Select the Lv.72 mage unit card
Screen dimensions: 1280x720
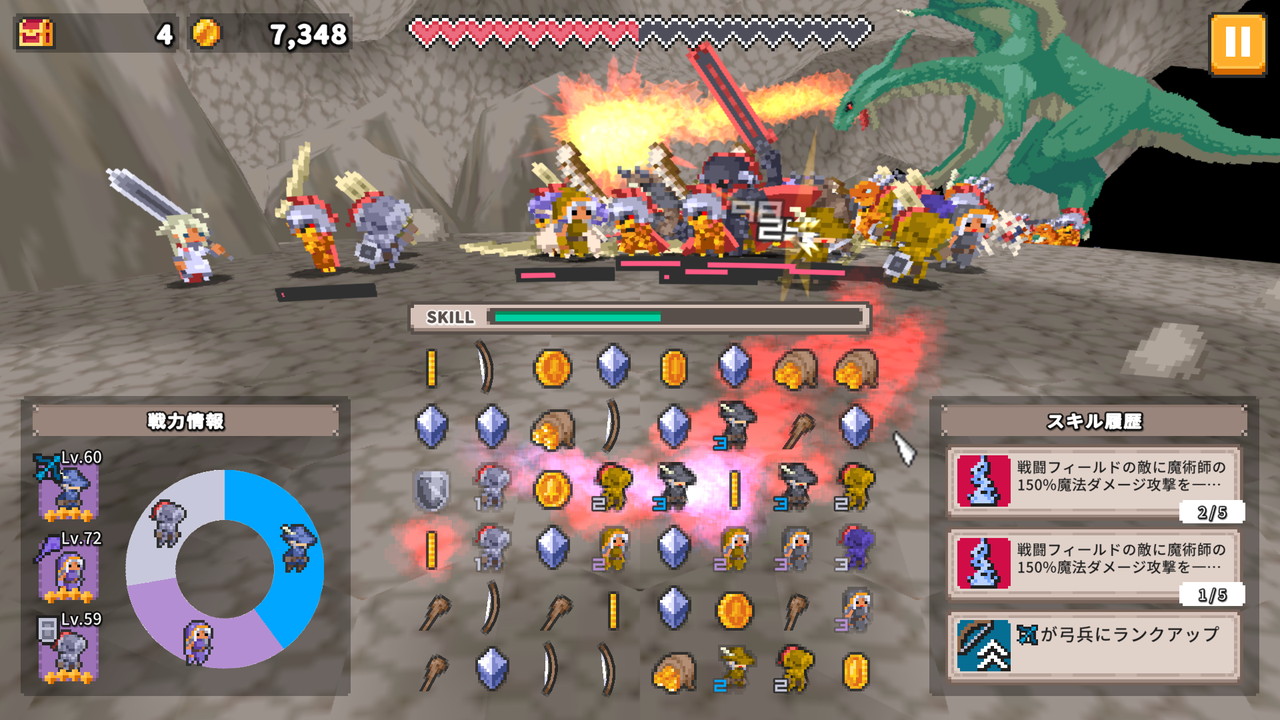[68, 569]
